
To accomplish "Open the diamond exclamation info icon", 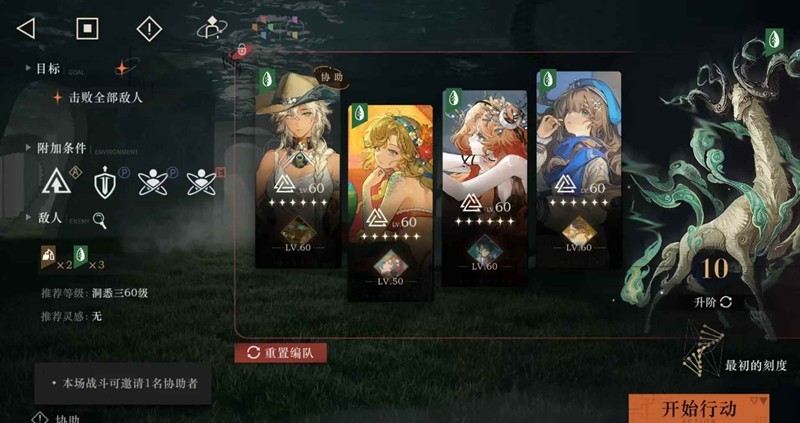I will (149, 28).
